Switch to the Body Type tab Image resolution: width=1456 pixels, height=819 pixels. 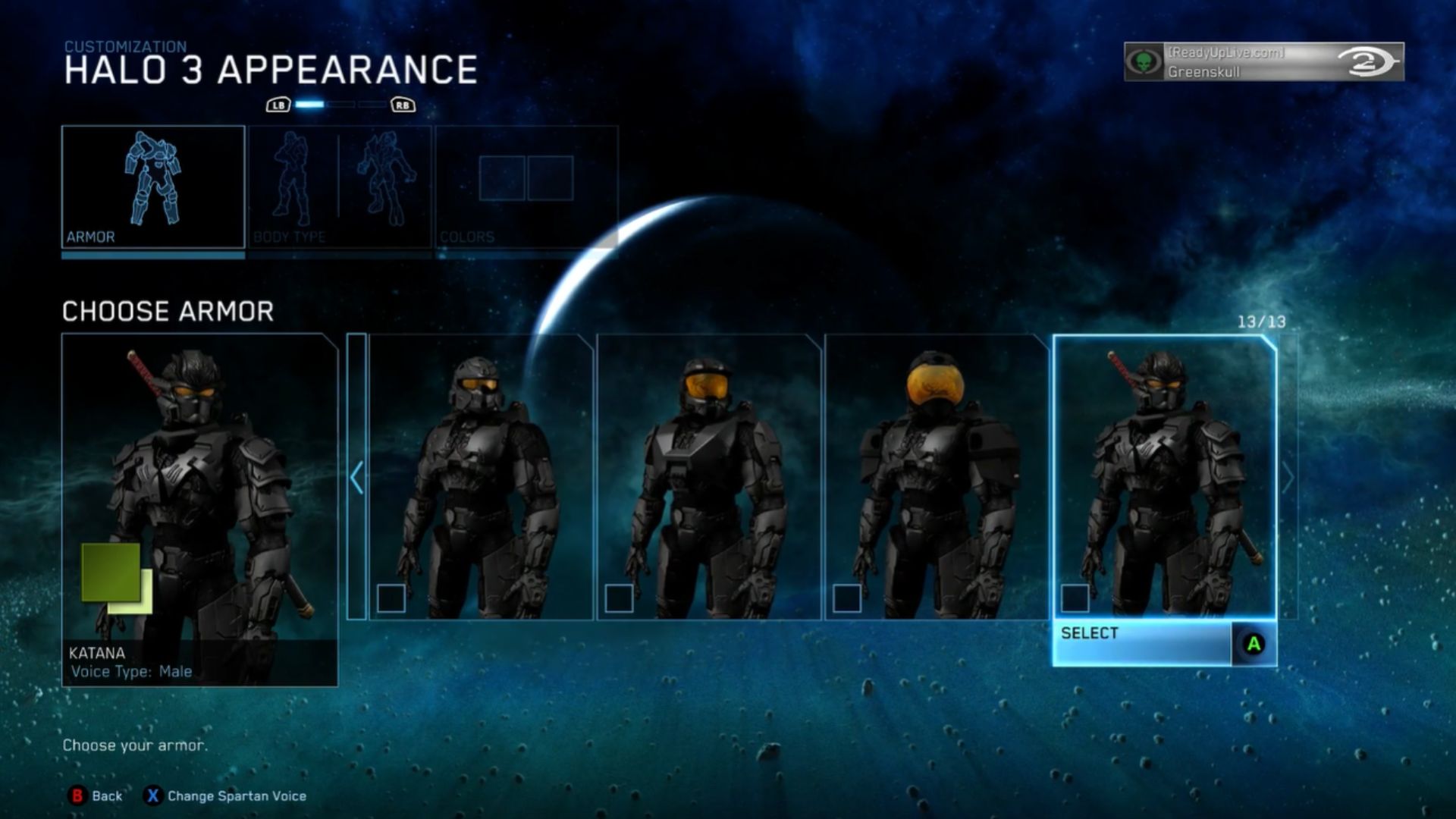pyautogui.click(x=340, y=187)
